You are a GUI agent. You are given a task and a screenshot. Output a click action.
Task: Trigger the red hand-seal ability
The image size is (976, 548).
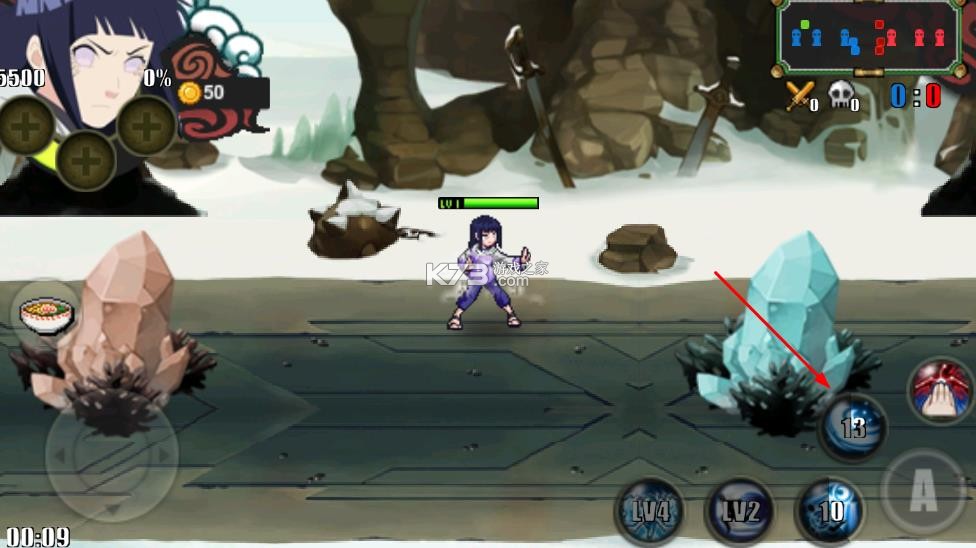(941, 390)
